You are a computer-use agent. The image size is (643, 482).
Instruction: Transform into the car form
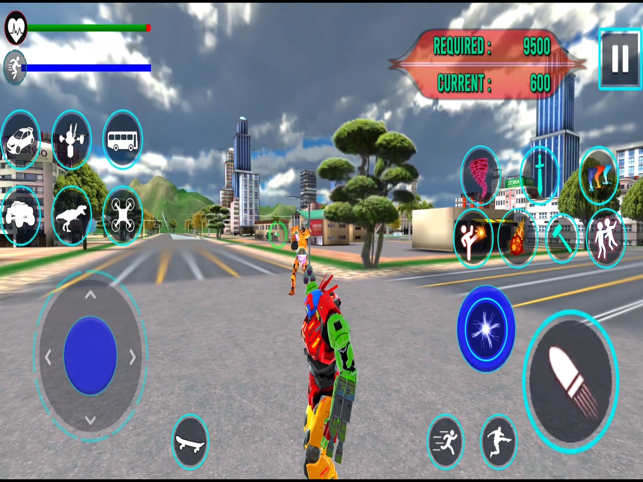tap(20, 140)
